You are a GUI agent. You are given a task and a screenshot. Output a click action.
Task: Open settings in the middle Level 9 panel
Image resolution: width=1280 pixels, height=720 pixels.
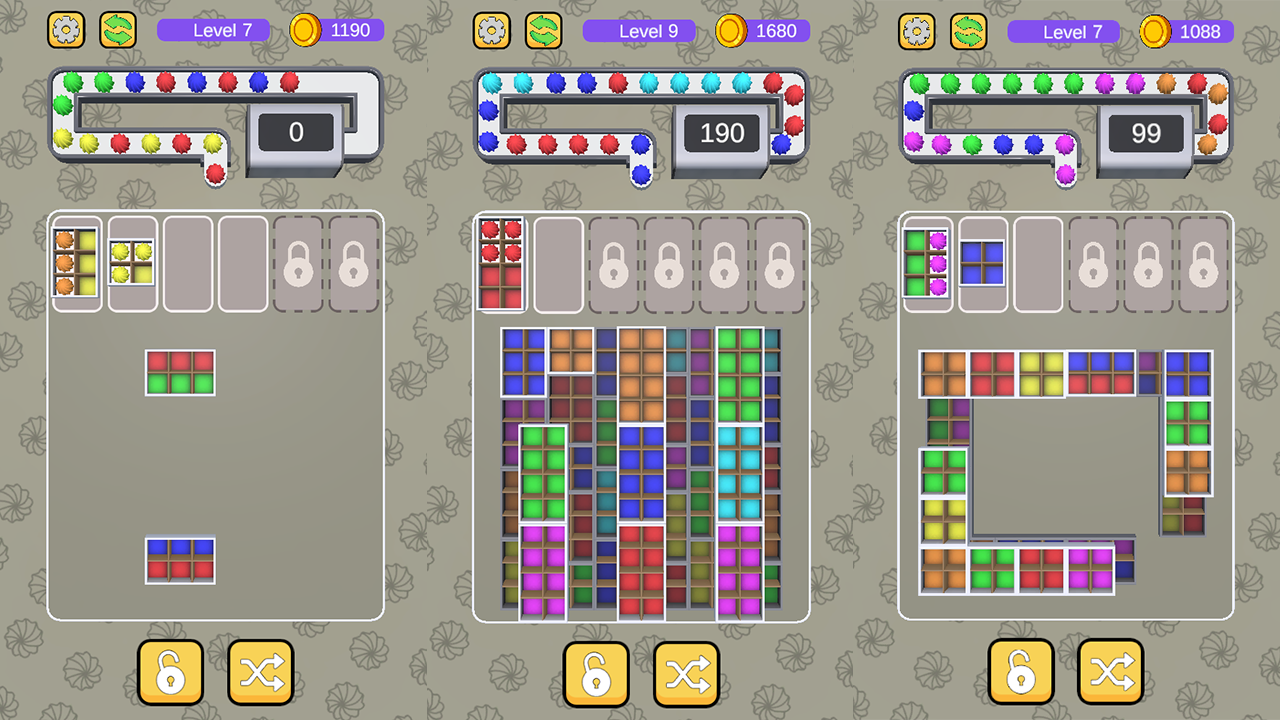pyautogui.click(x=491, y=31)
